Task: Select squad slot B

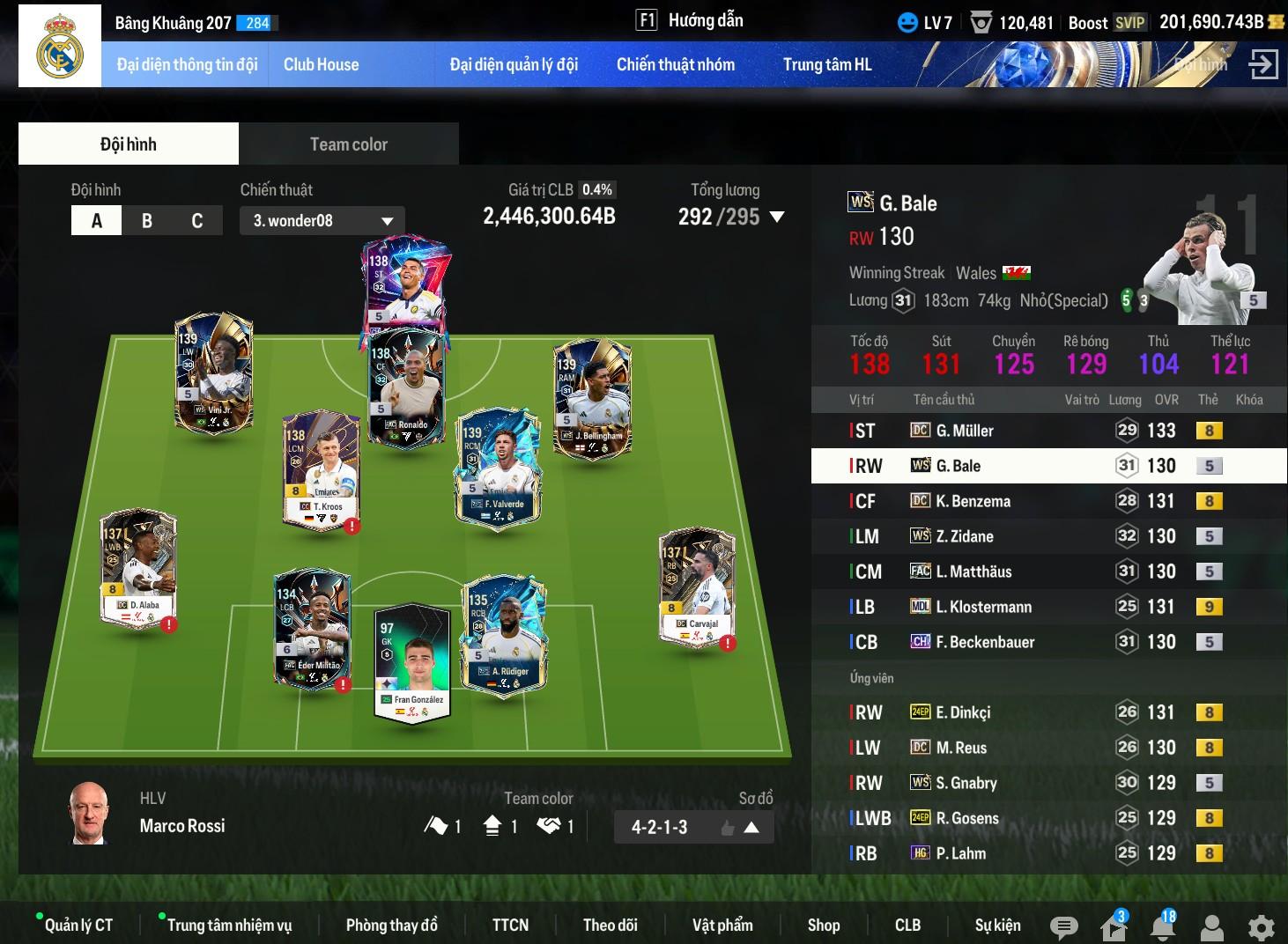Action: (x=147, y=221)
